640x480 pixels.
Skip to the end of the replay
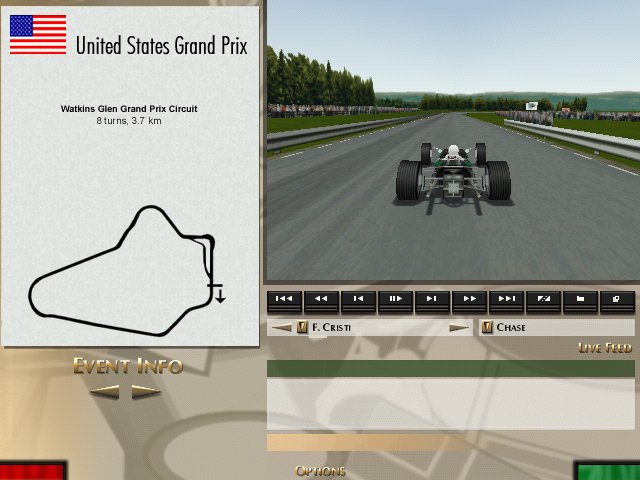click(x=506, y=299)
